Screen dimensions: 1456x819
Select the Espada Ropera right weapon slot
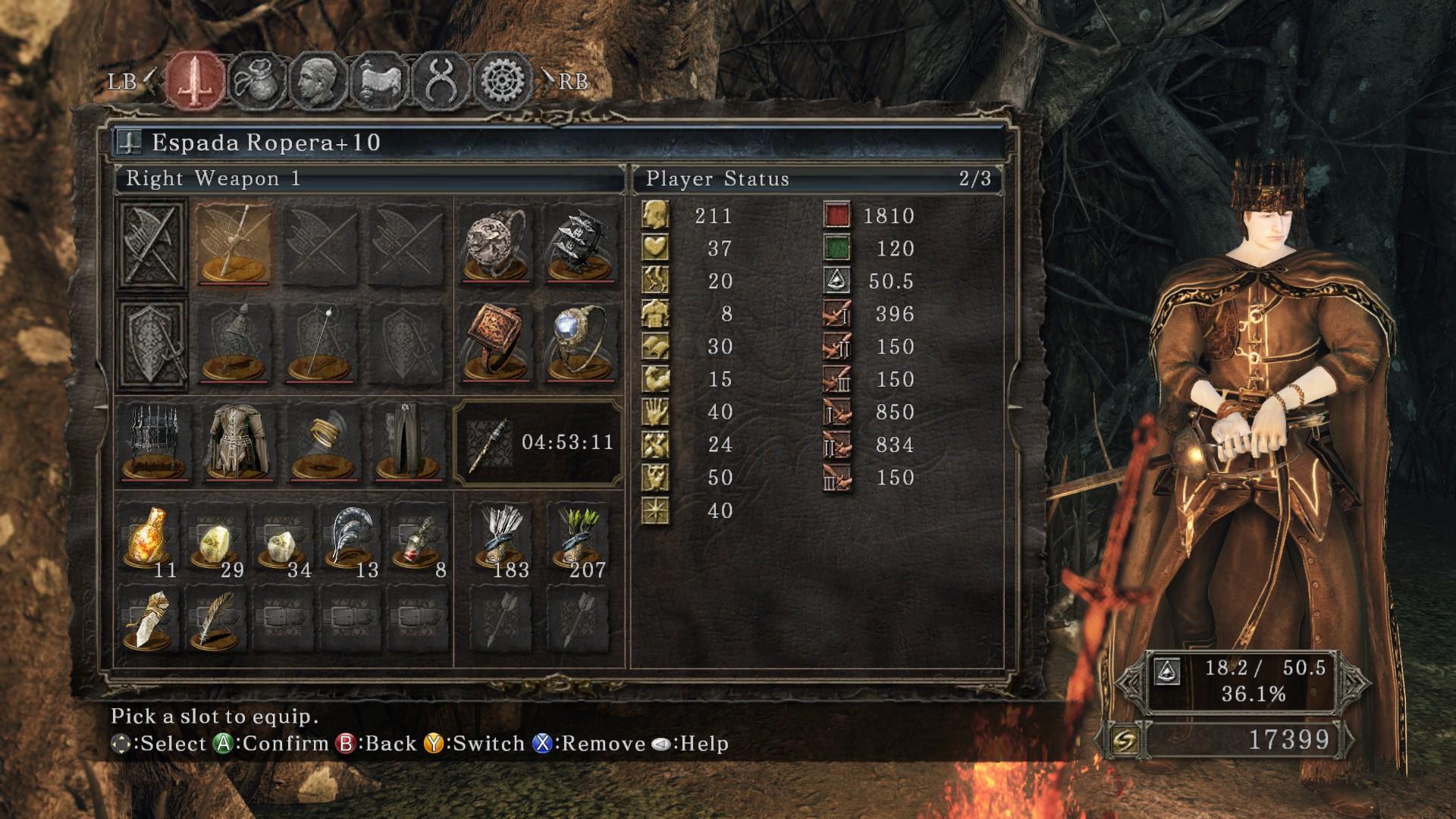[x=234, y=243]
